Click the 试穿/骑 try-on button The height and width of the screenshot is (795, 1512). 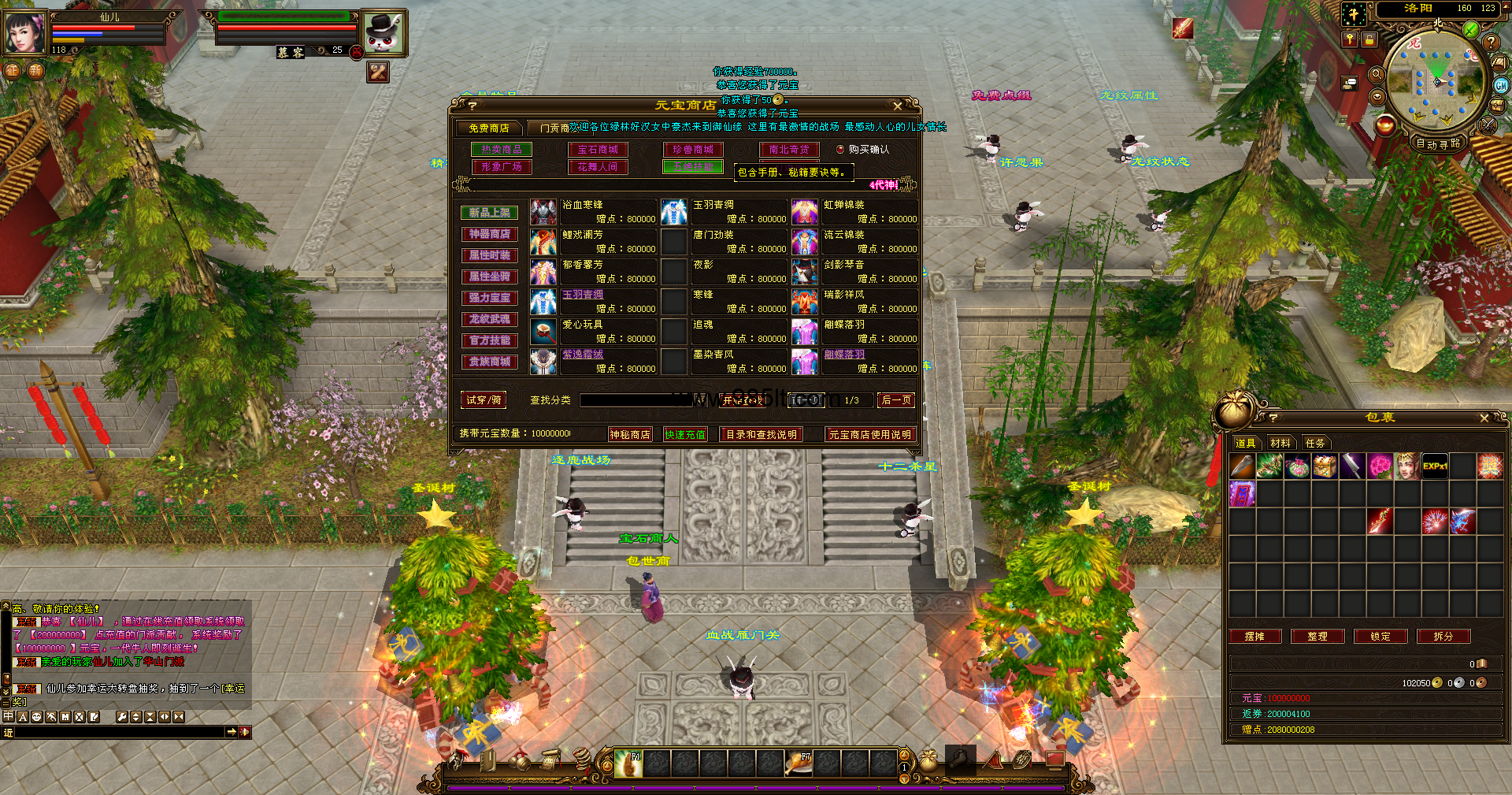tap(484, 400)
